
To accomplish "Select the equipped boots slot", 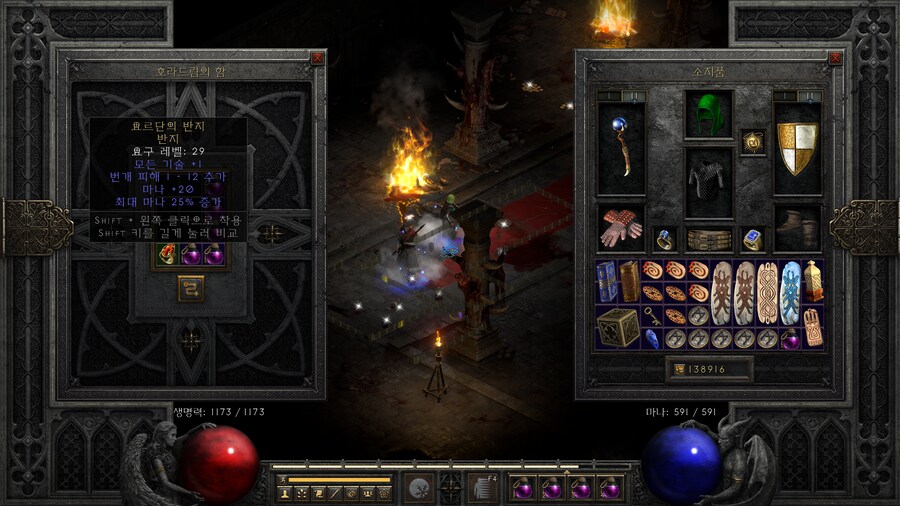I will pos(797,228).
